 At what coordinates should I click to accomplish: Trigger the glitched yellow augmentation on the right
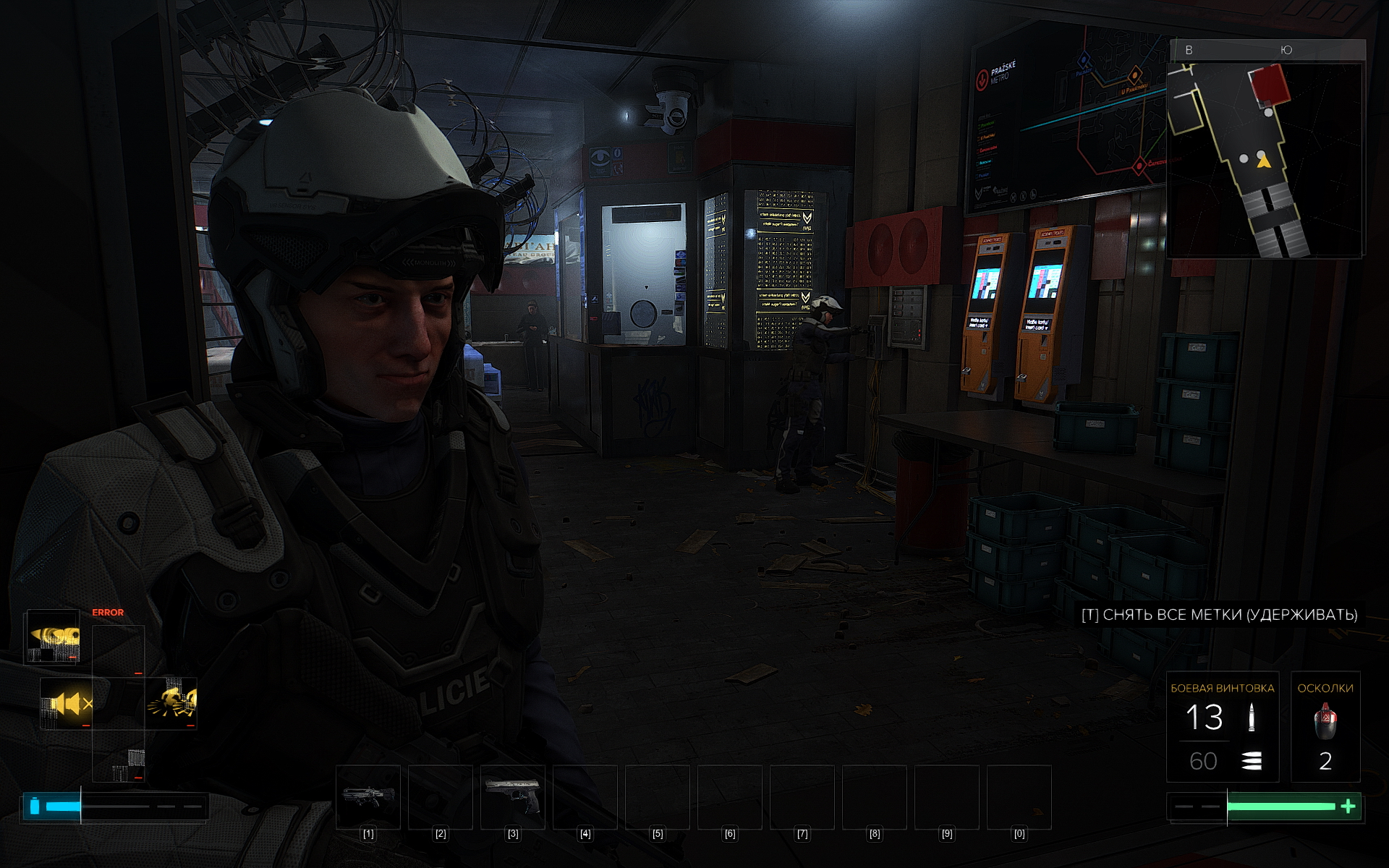tap(171, 703)
